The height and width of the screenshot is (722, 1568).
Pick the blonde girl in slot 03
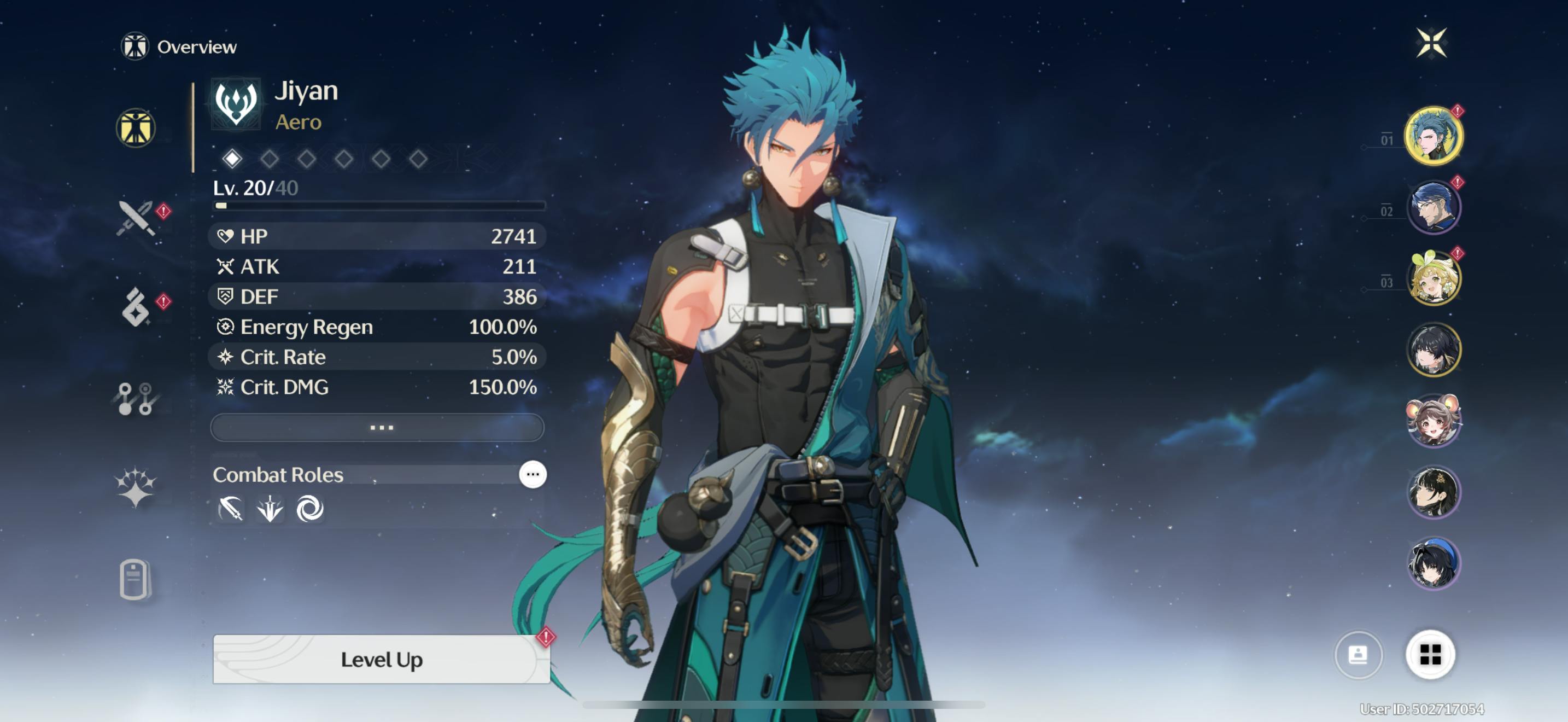pos(1433,278)
